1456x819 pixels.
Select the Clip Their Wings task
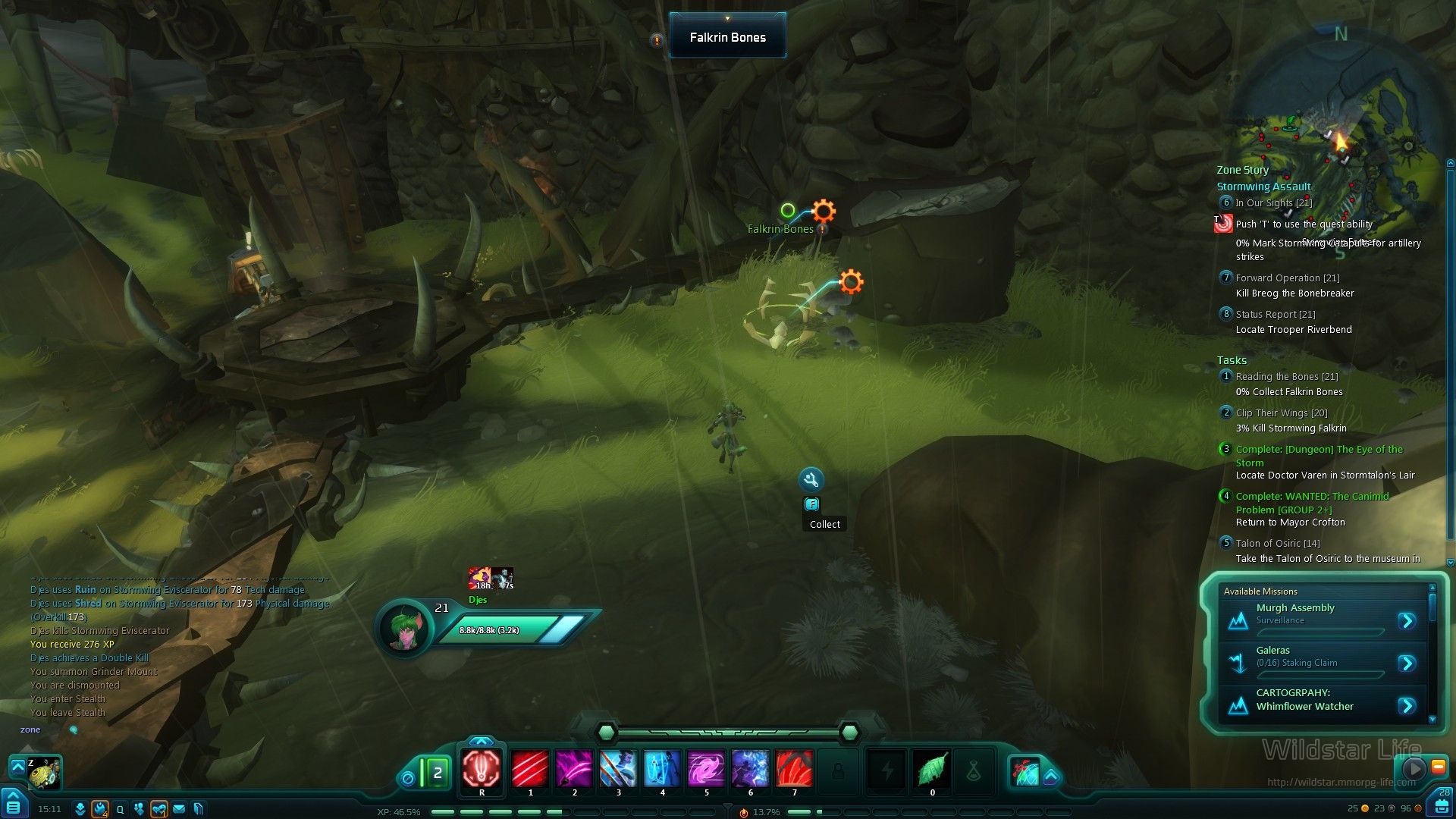pyautogui.click(x=1281, y=413)
